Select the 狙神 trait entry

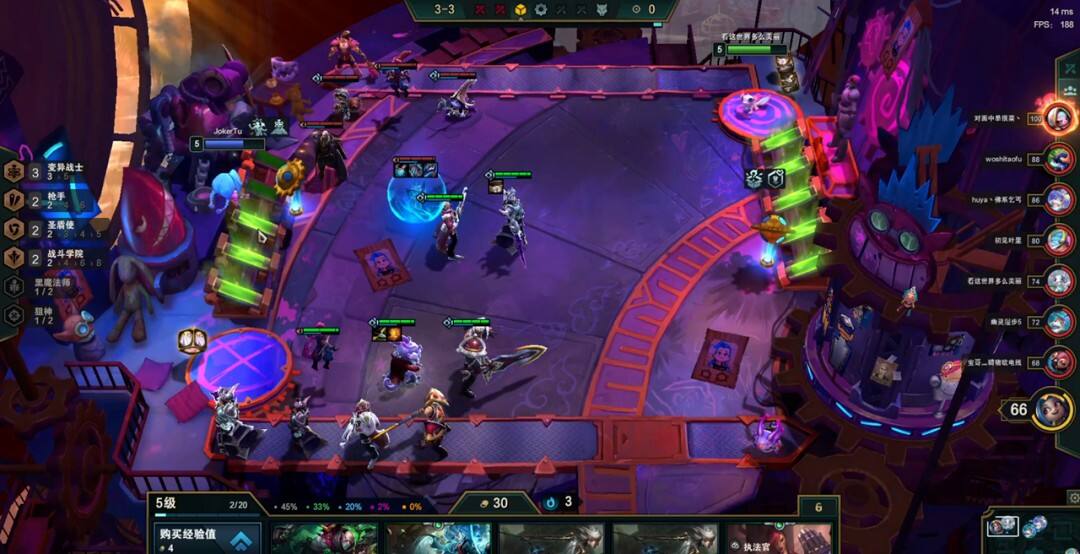click(x=40, y=314)
